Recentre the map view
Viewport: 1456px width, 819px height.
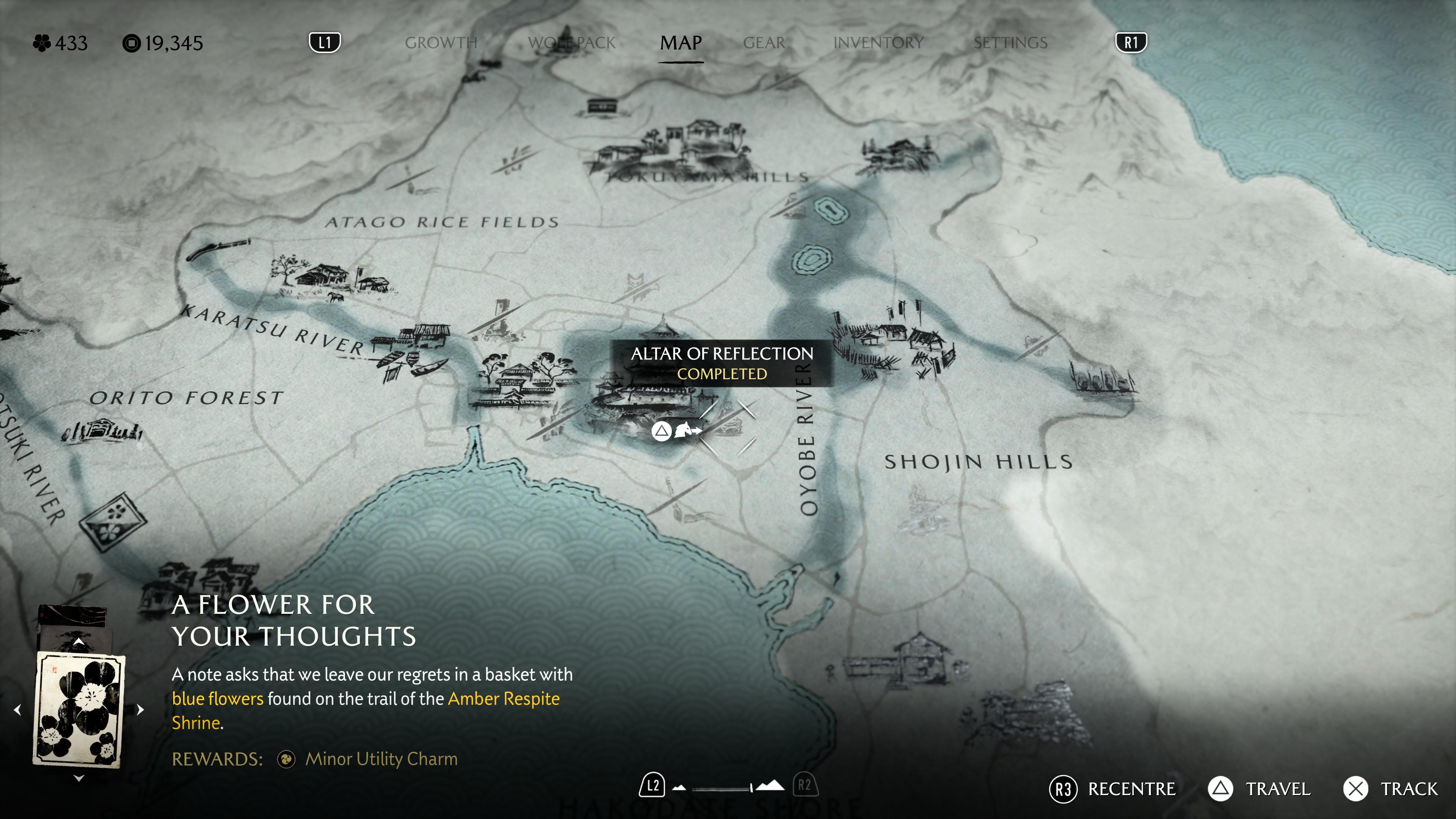tap(1112, 789)
